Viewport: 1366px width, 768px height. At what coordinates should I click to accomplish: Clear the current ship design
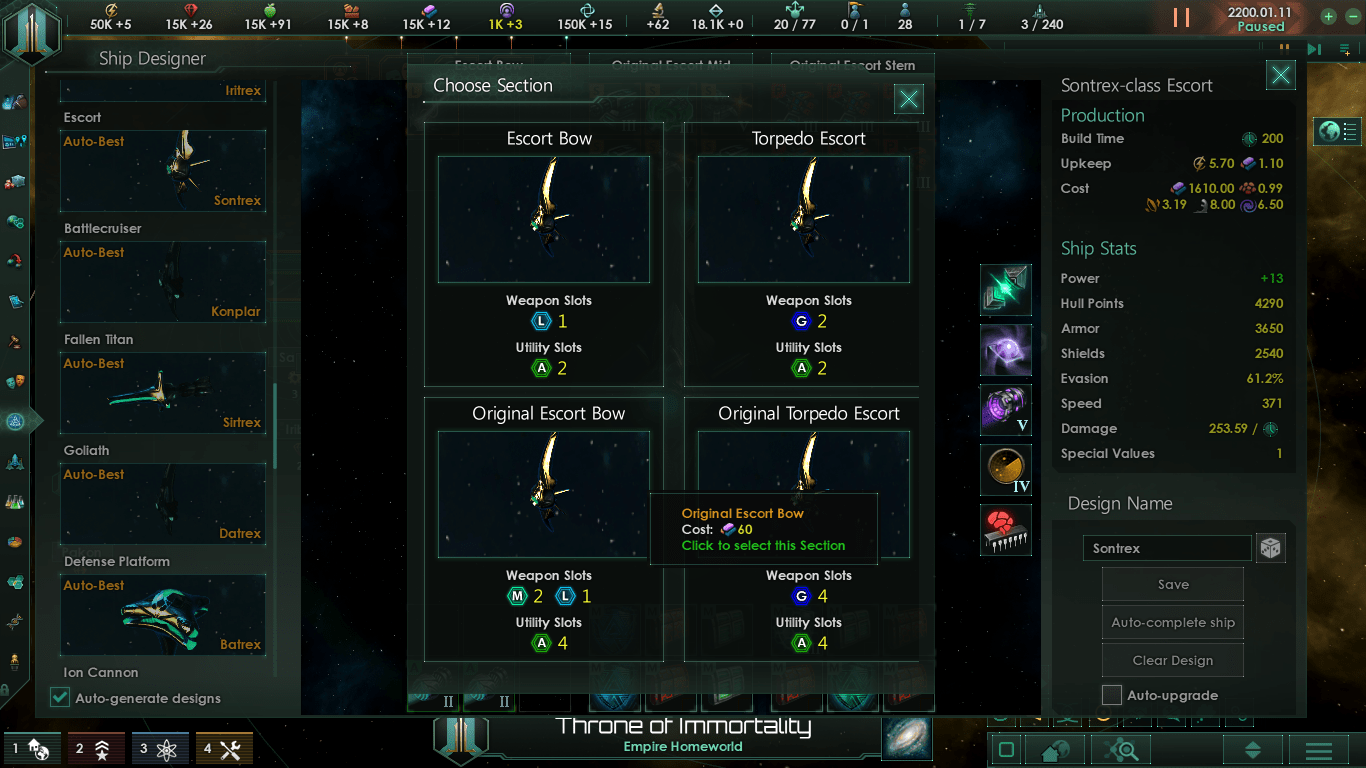[1172, 661]
